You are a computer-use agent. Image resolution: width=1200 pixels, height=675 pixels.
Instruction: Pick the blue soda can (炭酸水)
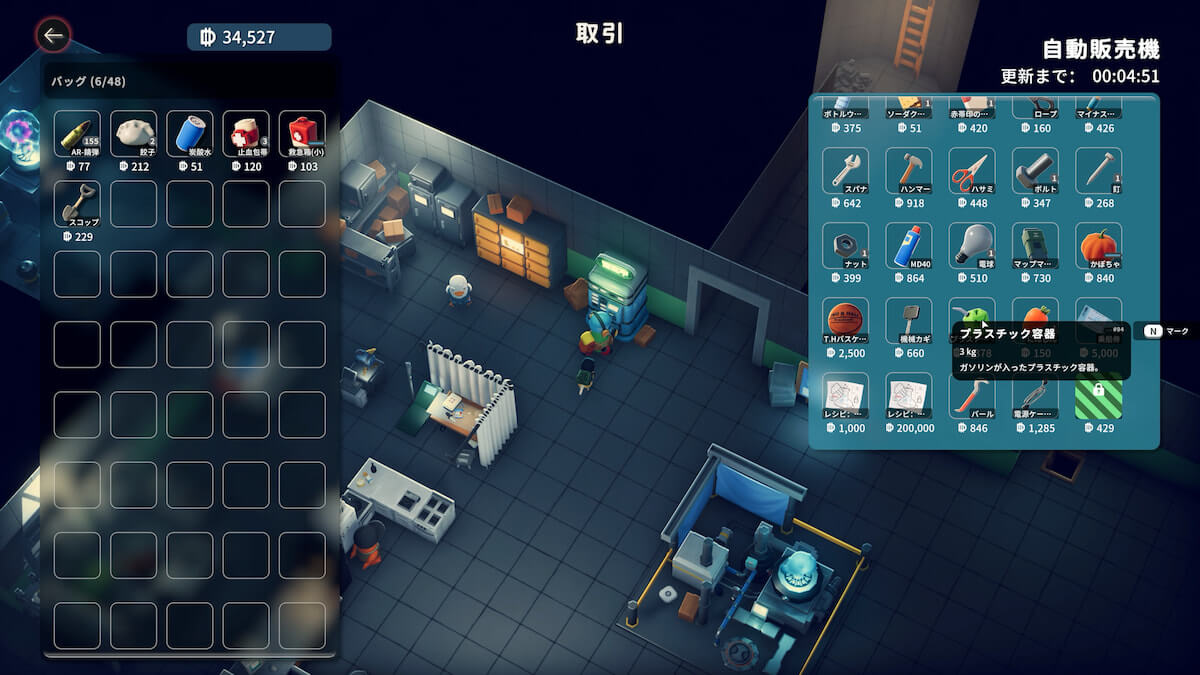coord(189,134)
